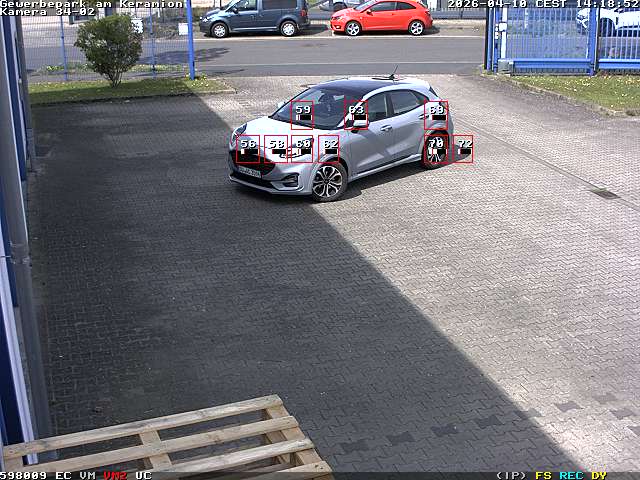Select the marker box numbered 56
Screen dimensions: 640x480
pyautogui.click(x=248, y=149)
